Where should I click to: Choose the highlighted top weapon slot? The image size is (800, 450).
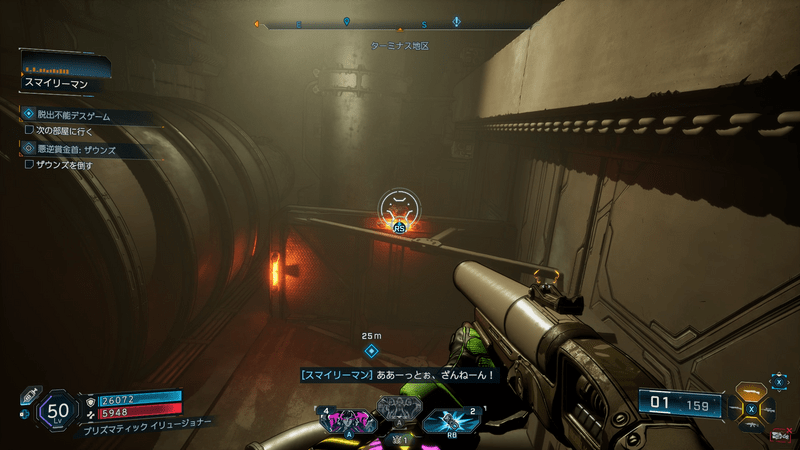[751, 392]
